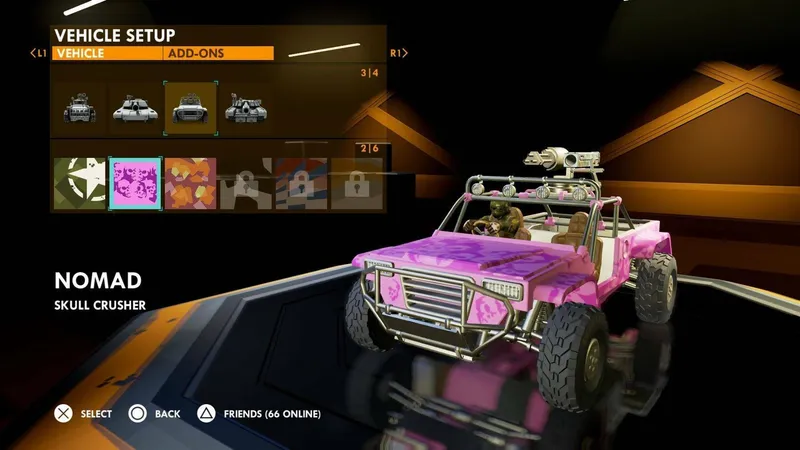Choose the pink Skull Crusher skin
Image resolution: width=800 pixels, height=450 pixels.
tap(134, 182)
